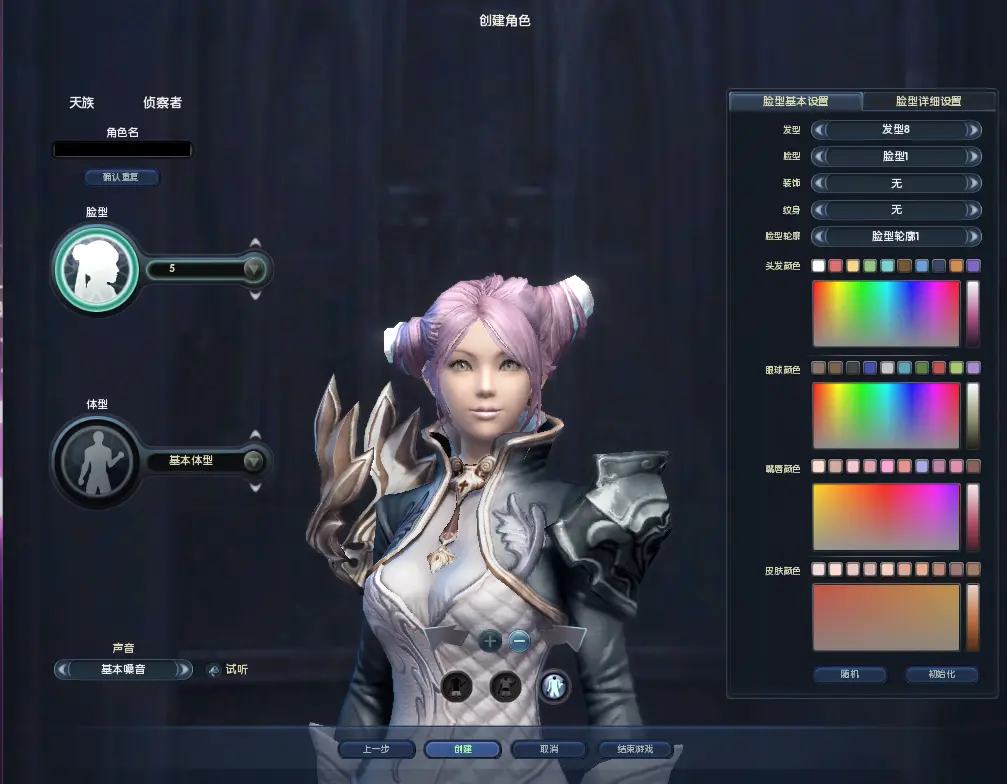Pick a color from the hair gradient palette

[886, 314]
